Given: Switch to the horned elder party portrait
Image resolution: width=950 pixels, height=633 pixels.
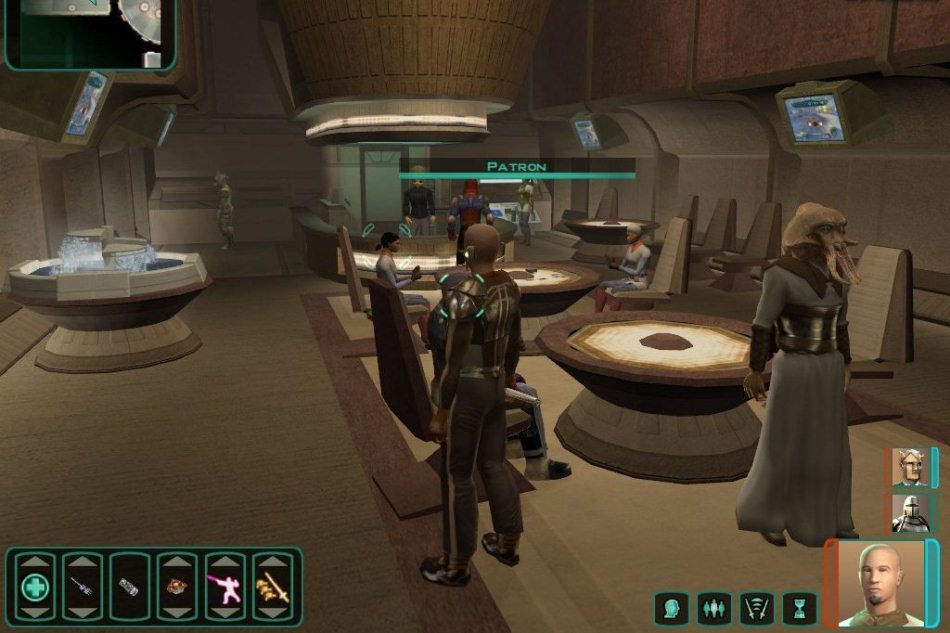Looking at the screenshot, I should click(910, 467).
